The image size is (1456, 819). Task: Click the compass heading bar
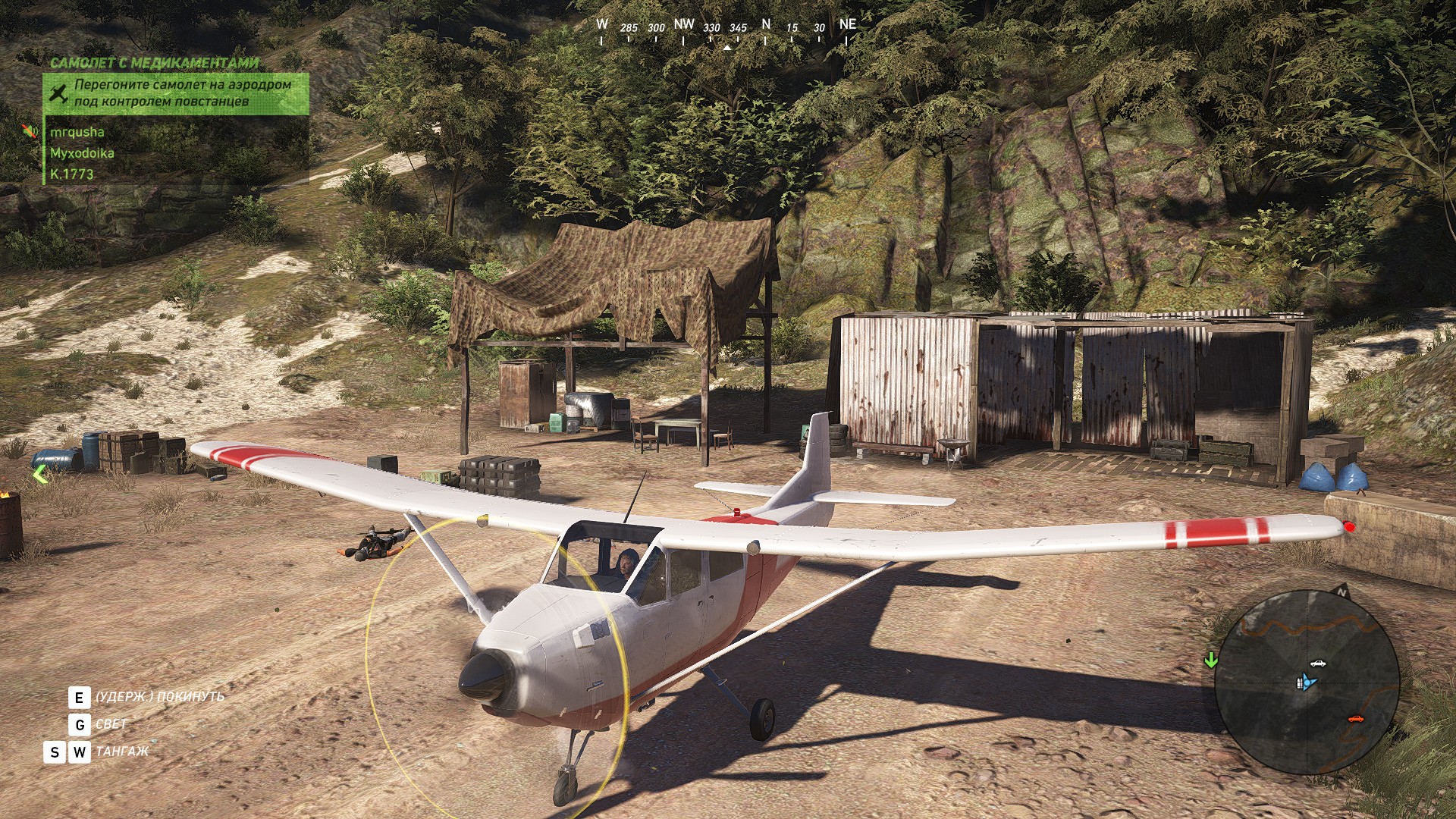click(726, 30)
